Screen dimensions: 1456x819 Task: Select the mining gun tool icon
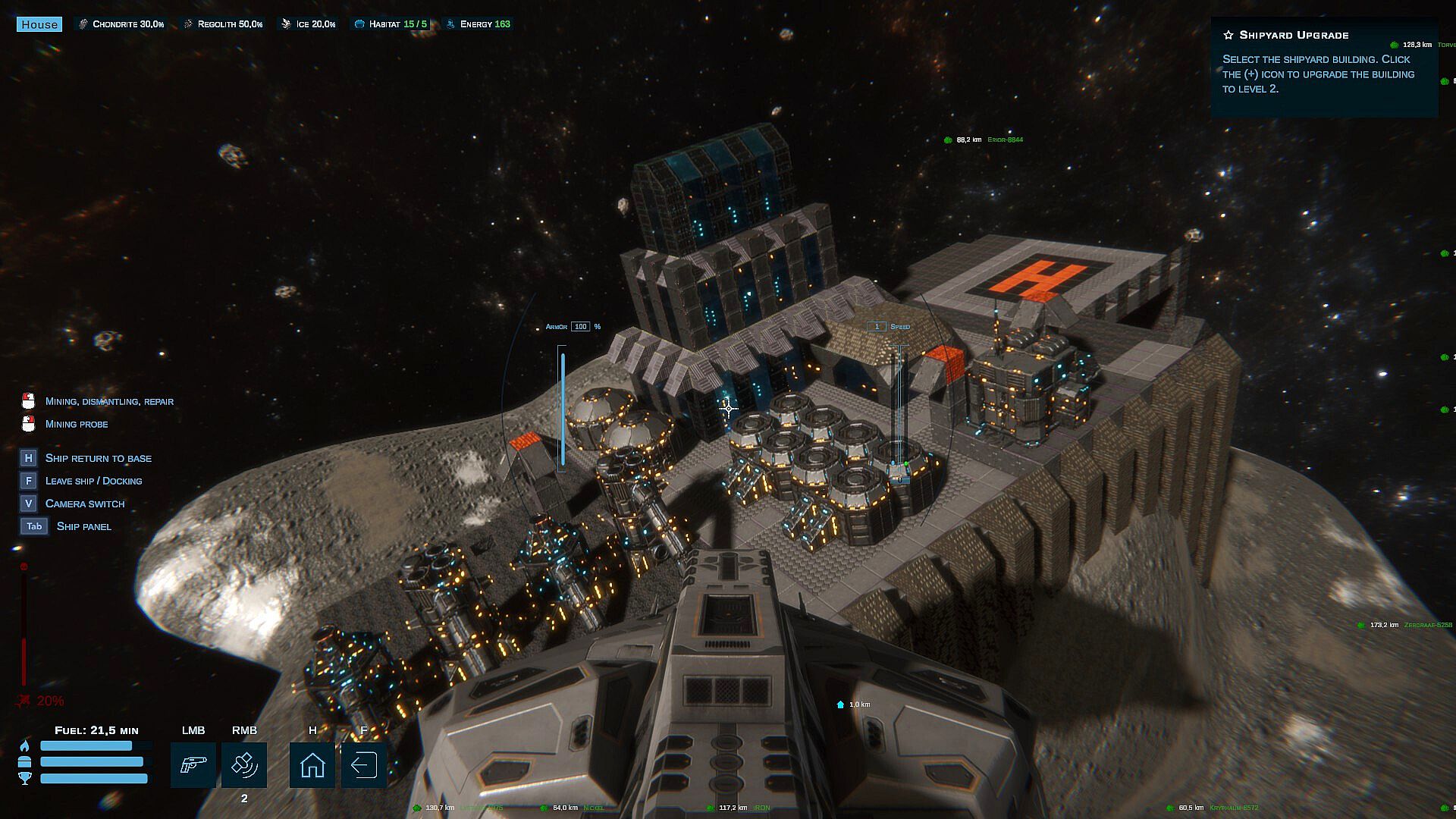pyautogui.click(x=193, y=764)
